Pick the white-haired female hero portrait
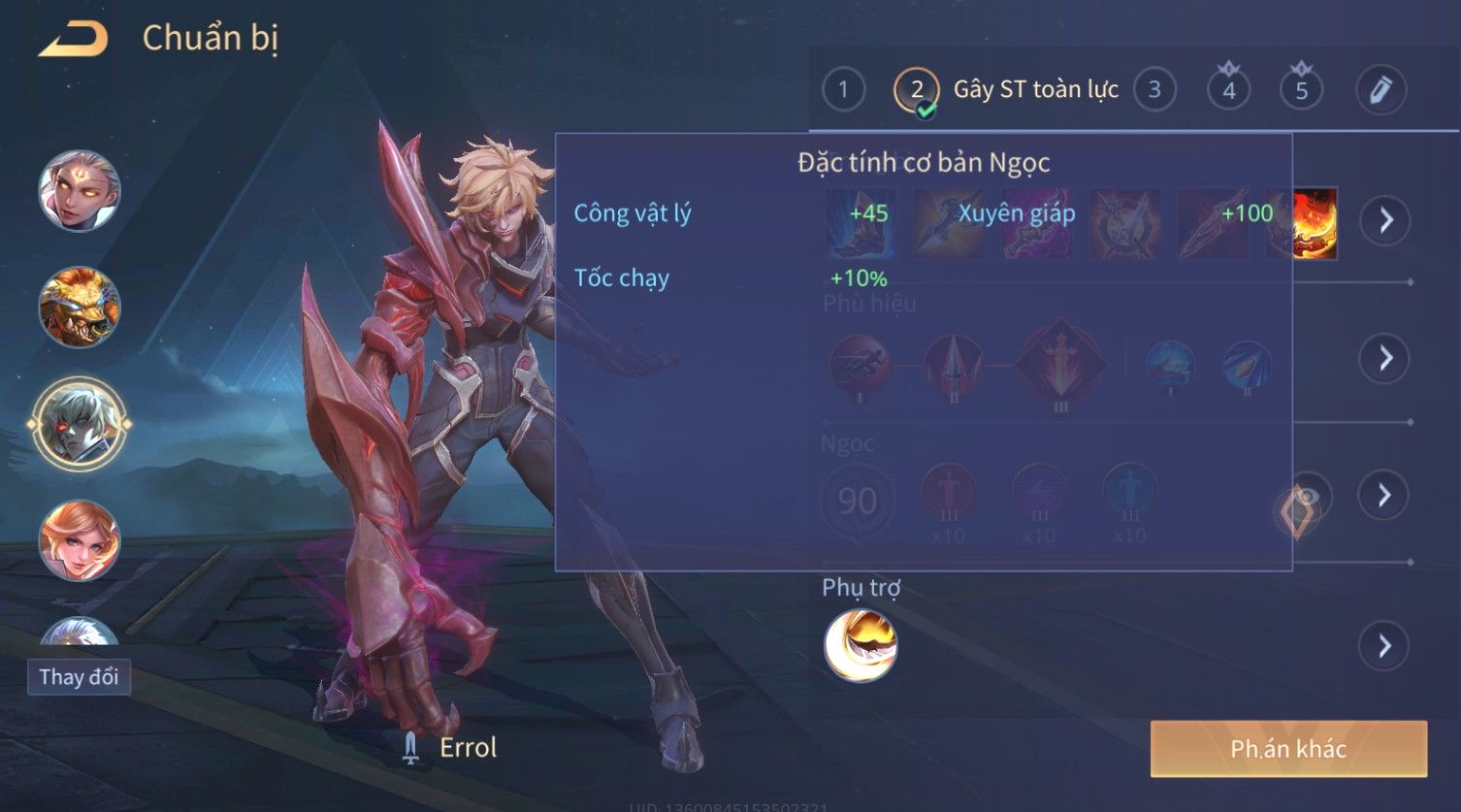The image size is (1461, 812). click(80, 191)
